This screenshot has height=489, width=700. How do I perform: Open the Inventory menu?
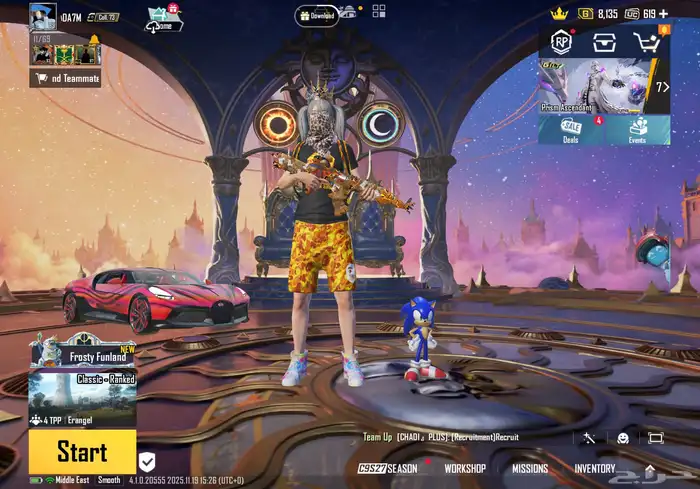pyautogui.click(x=594, y=468)
